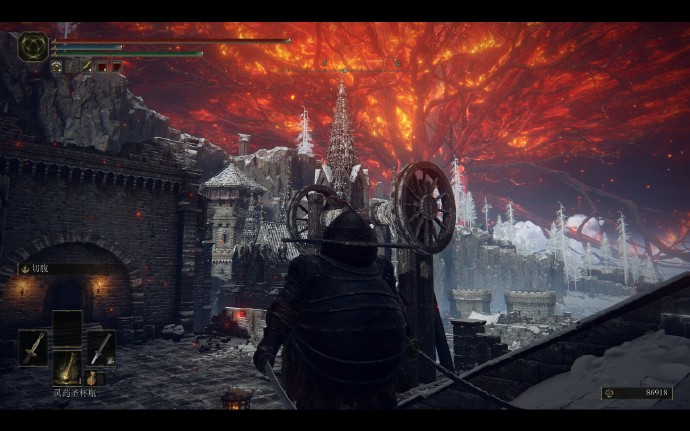
Task: Use the Flask of Wondrous Physick slot
Action: click(67, 366)
